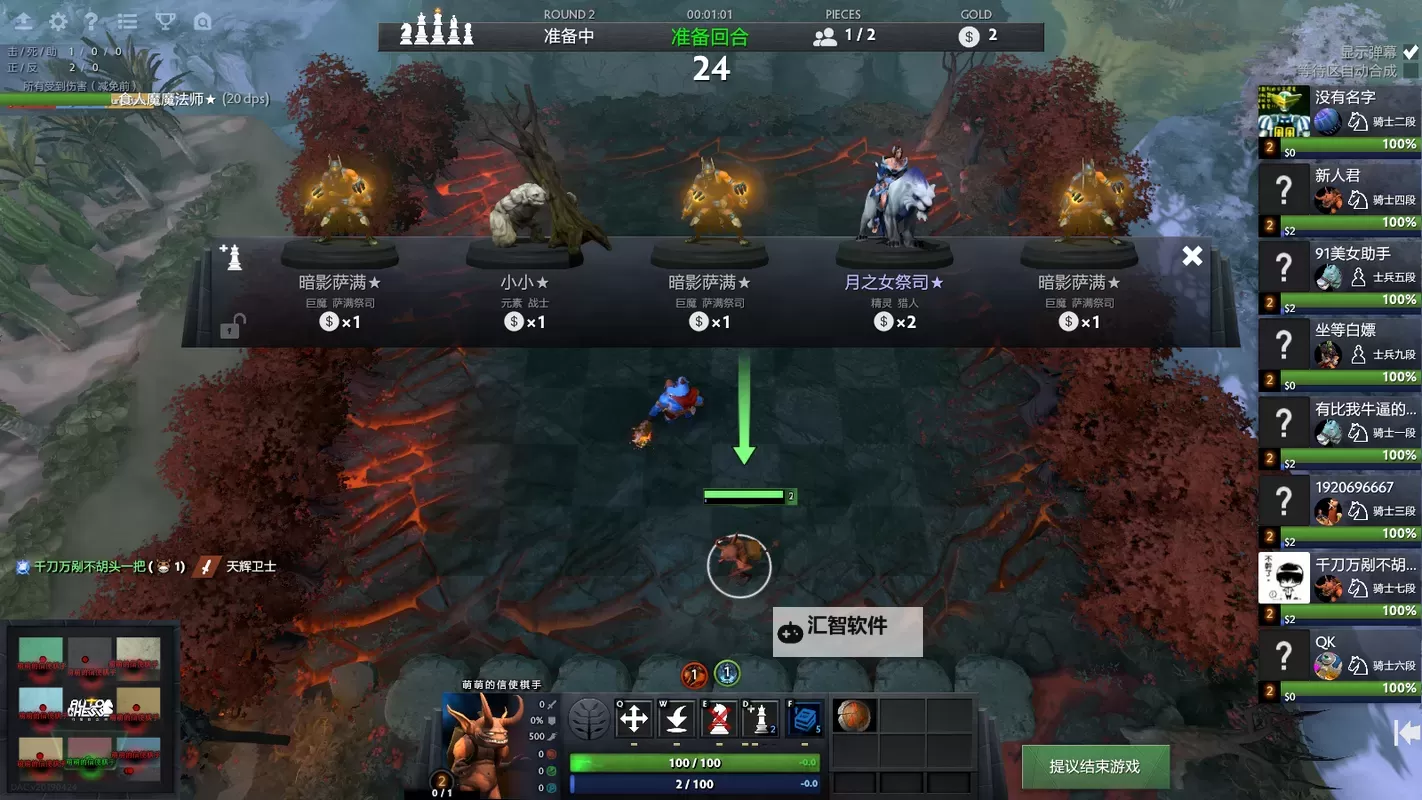
Task: Activate the recall piece ability with downward arrow
Action: pyautogui.click(x=677, y=718)
